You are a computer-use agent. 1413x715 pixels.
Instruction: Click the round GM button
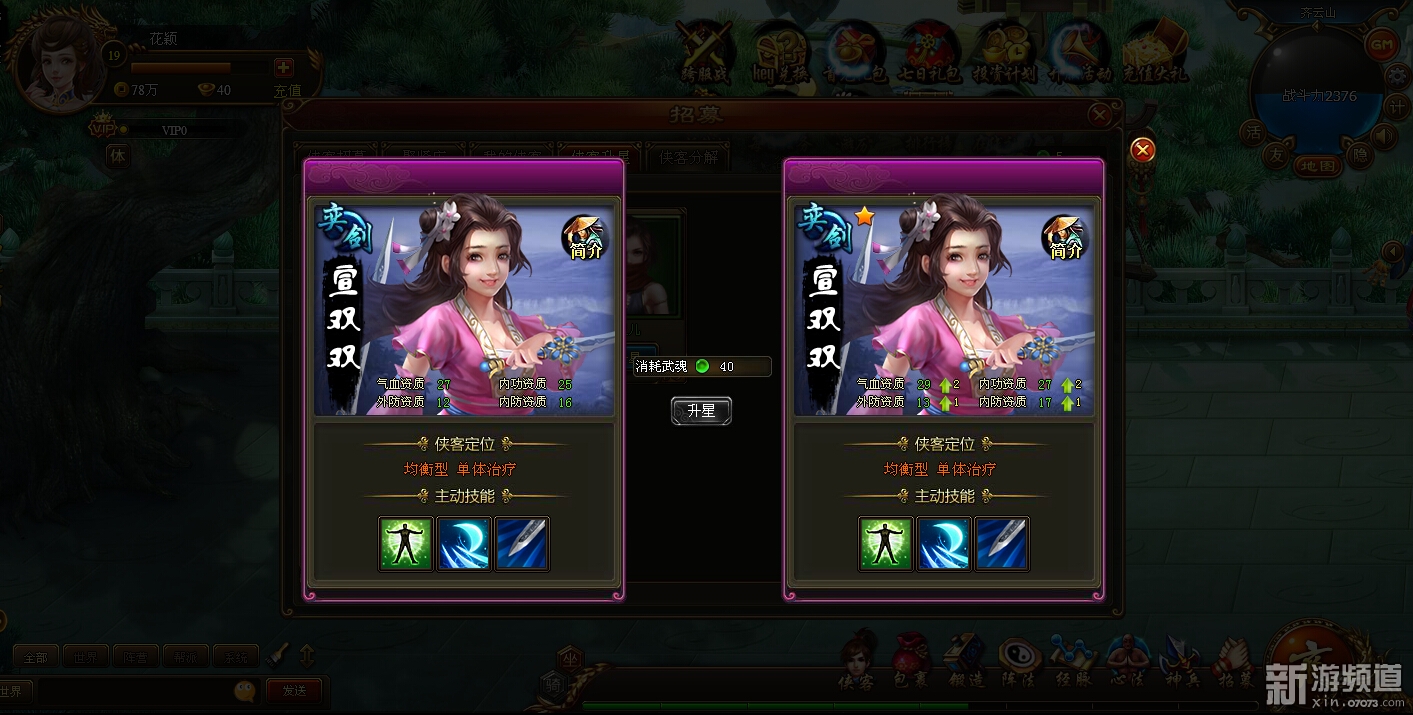pyautogui.click(x=1381, y=45)
